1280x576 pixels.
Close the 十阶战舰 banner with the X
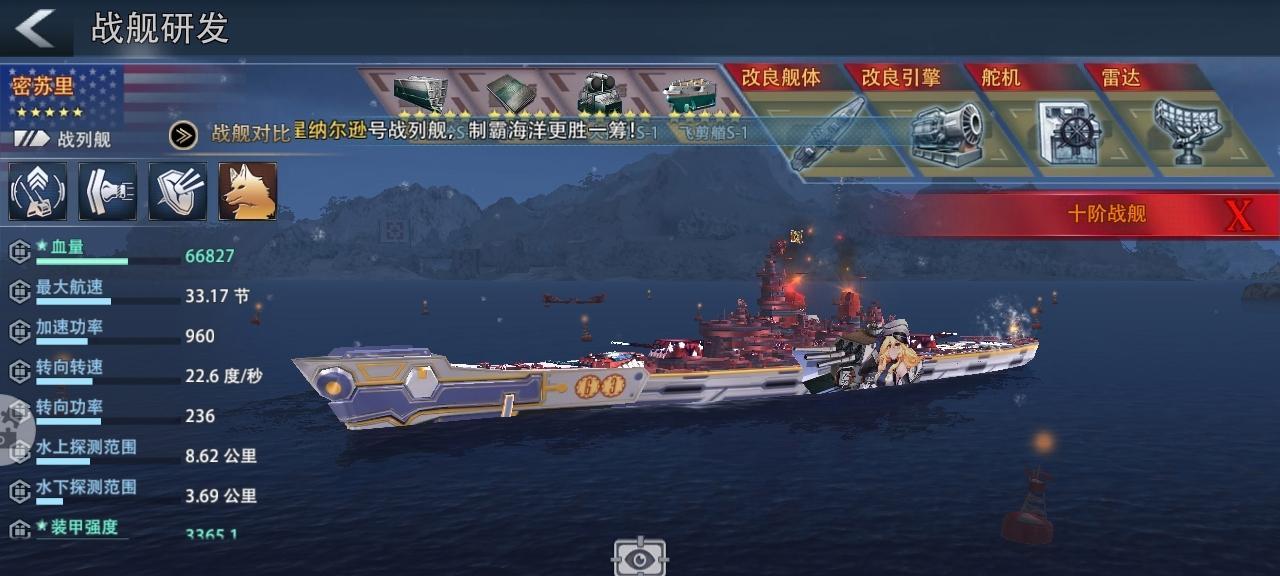(x=1238, y=214)
